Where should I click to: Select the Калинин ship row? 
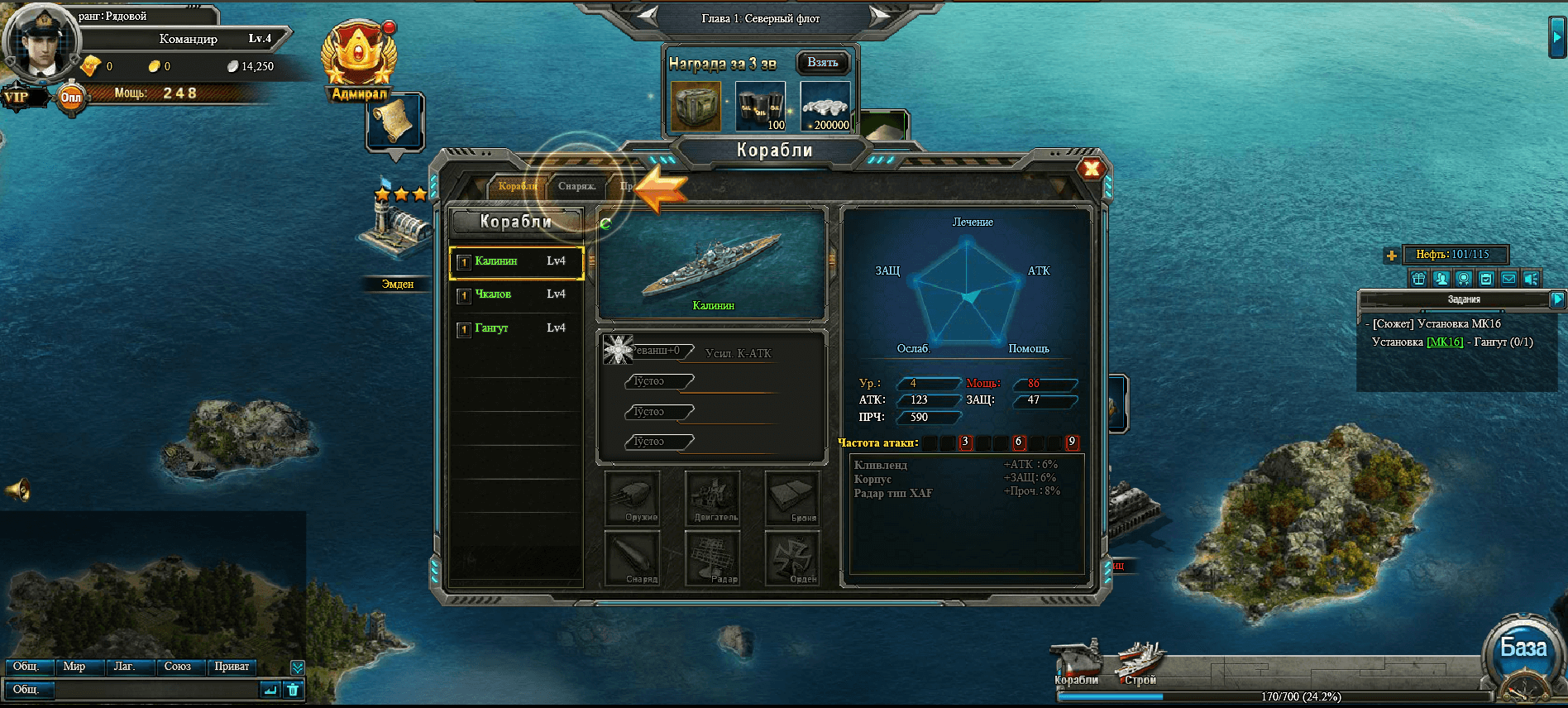coord(517,261)
